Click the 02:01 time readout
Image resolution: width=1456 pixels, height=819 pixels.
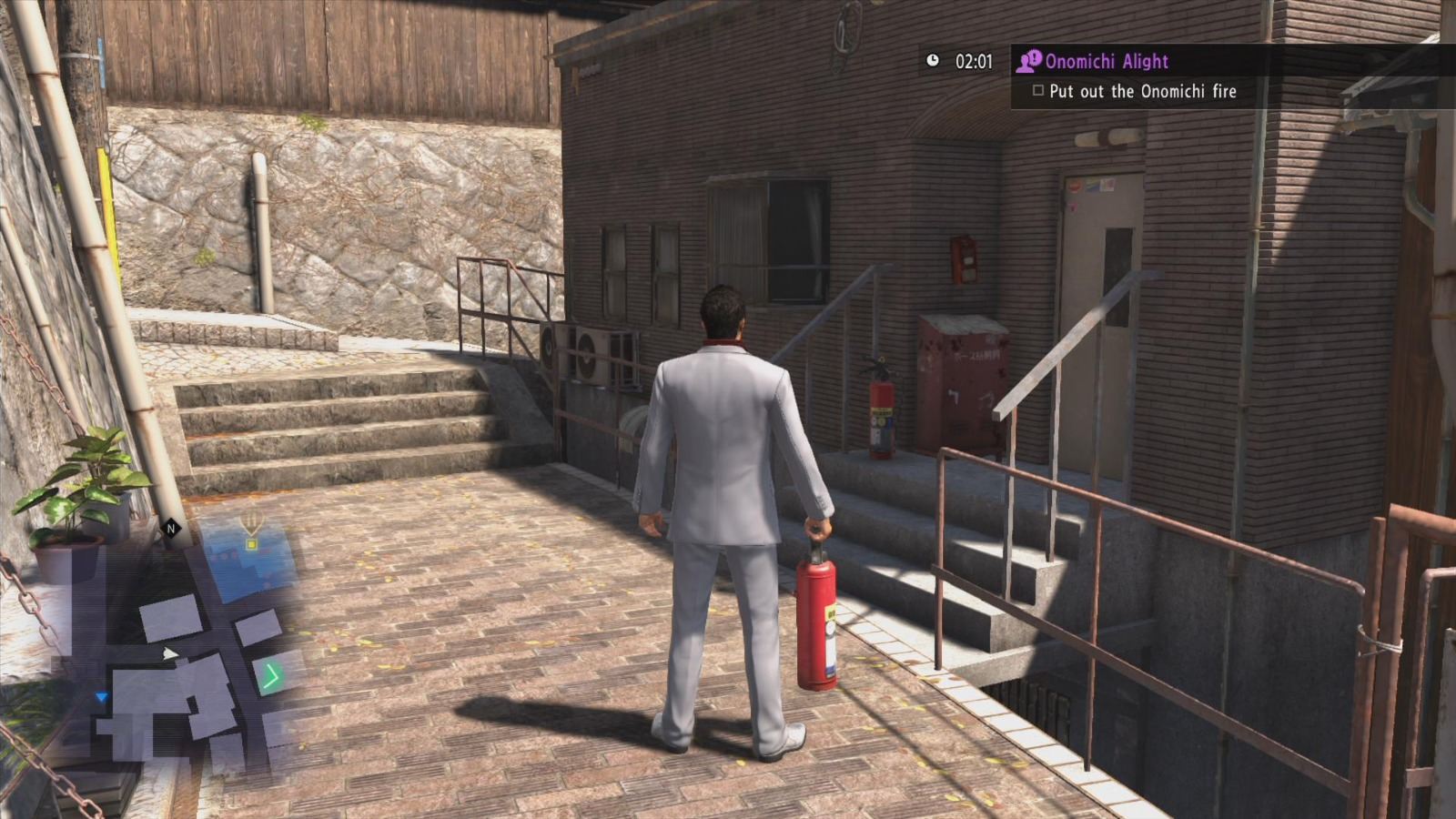pos(974,61)
